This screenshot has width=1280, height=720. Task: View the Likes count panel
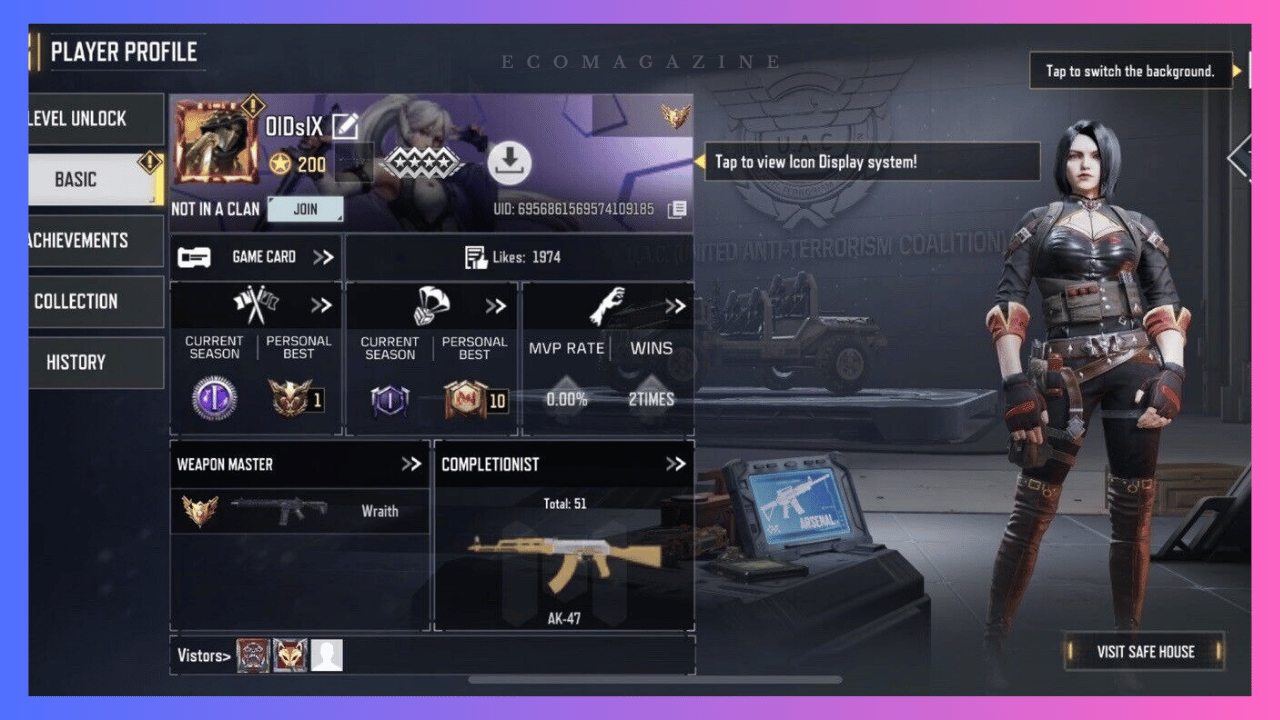518,257
